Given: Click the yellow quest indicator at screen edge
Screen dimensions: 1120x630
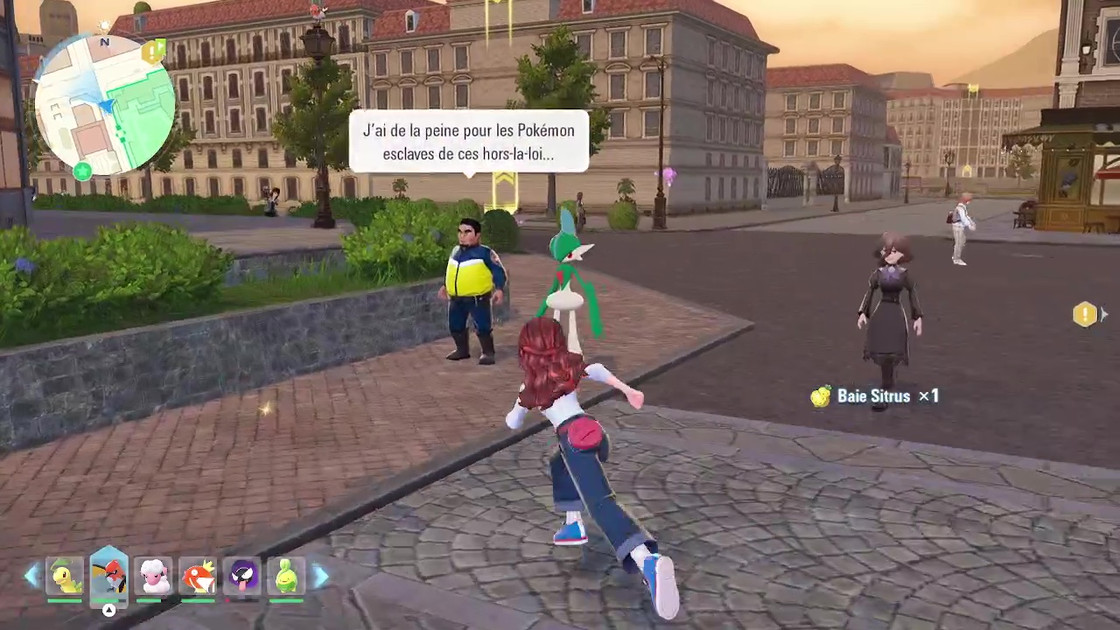Looking at the screenshot, I should (x=1085, y=315).
